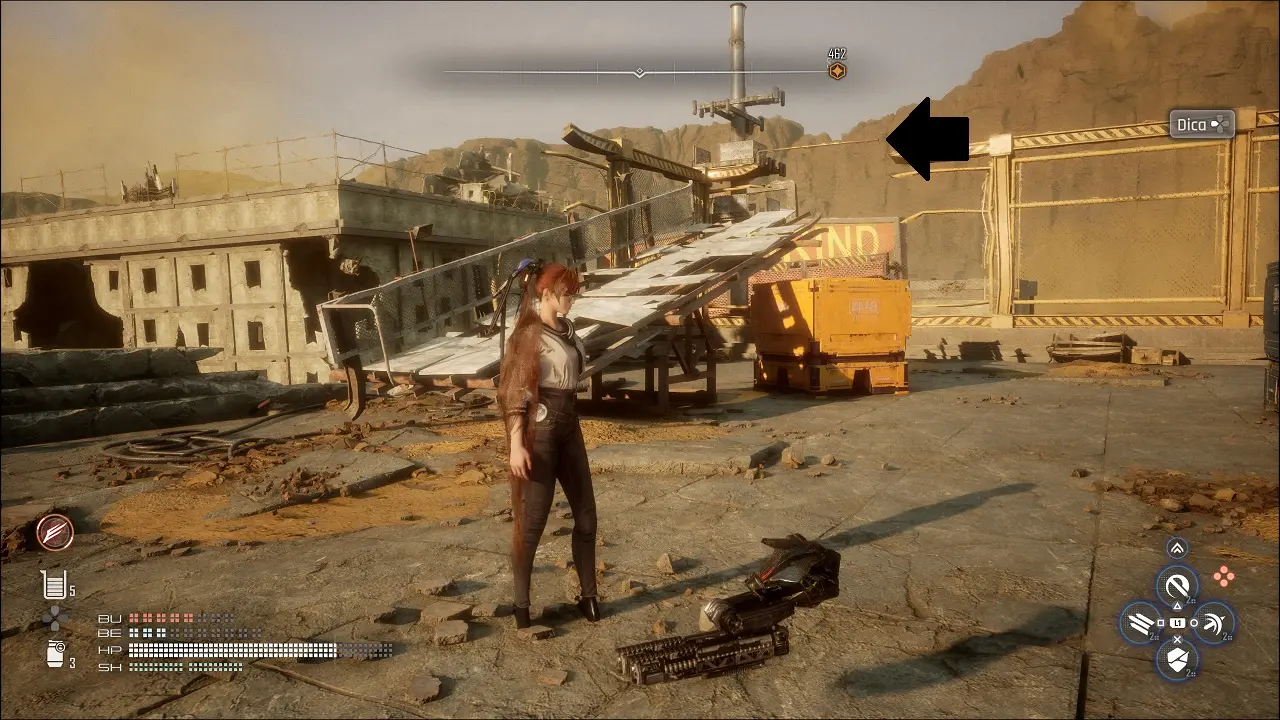Image resolution: width=1280 pixels, height=720 pixels.
Task: Trigger the circular slash skill icon
Action: tap(1177, 585)
